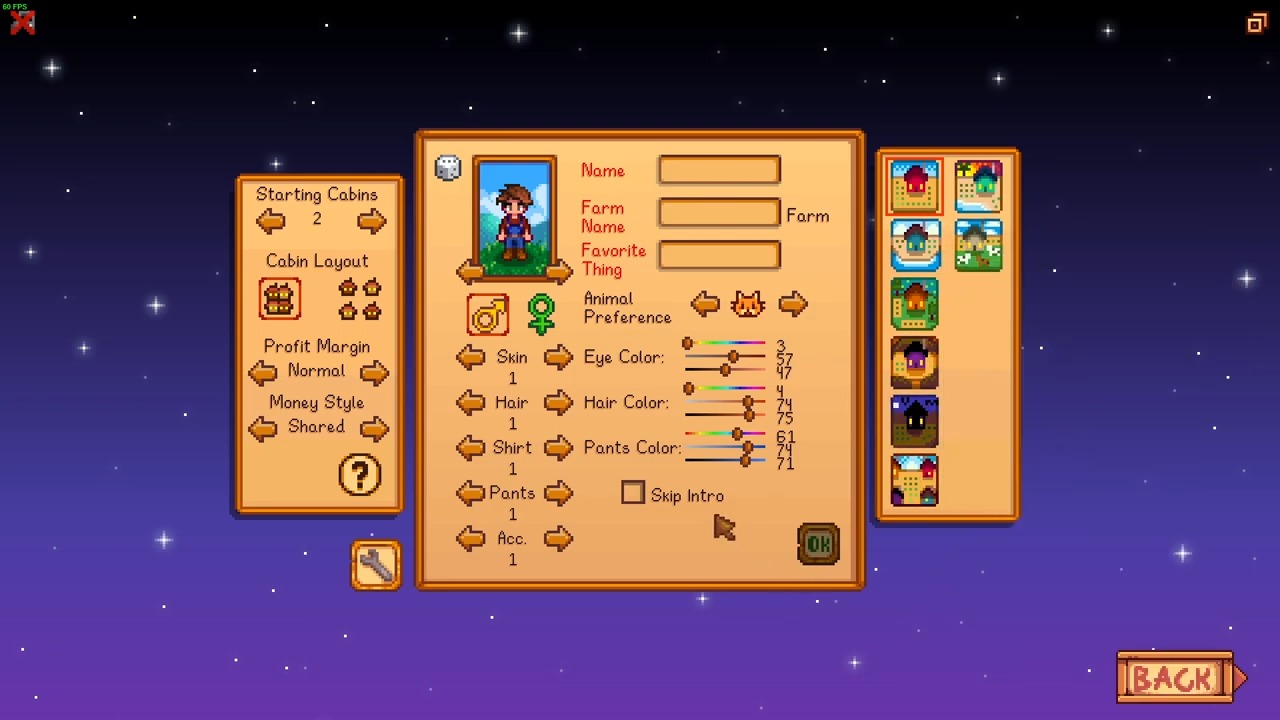1280x720 pixels.
Task: Click the Back button to return
Action: click(1176, 678)
